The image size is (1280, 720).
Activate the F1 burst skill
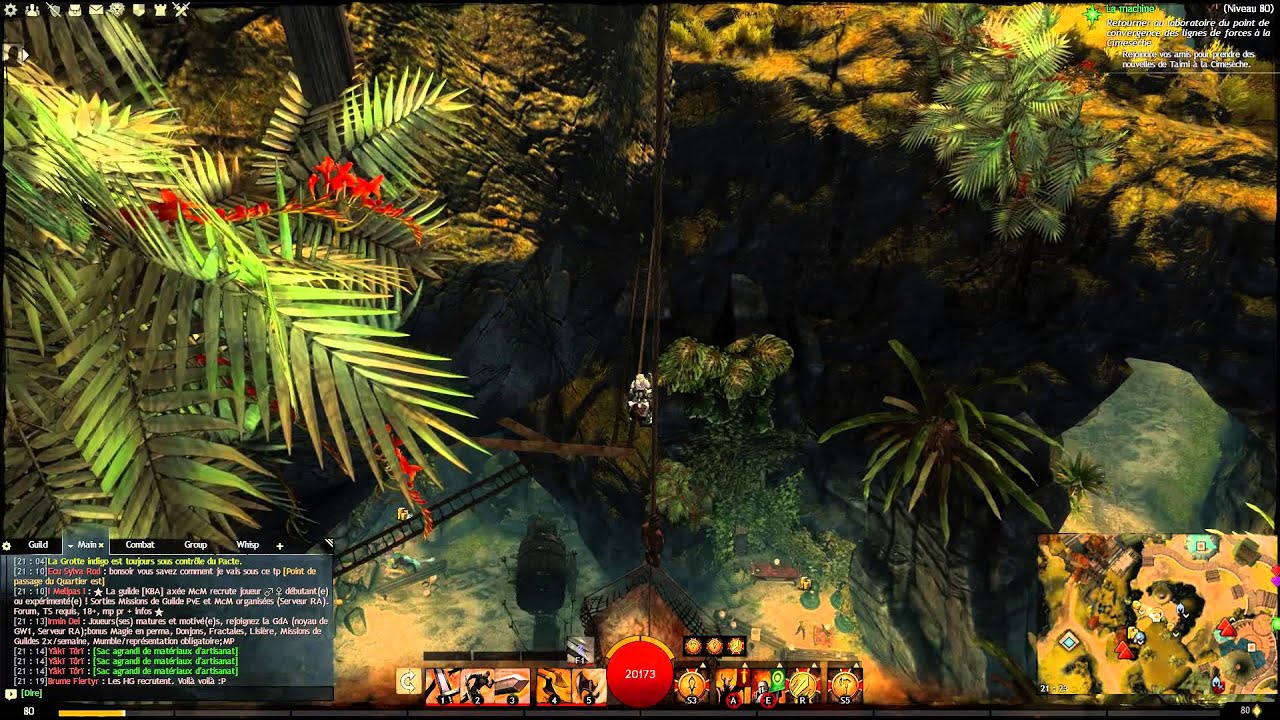579,650
